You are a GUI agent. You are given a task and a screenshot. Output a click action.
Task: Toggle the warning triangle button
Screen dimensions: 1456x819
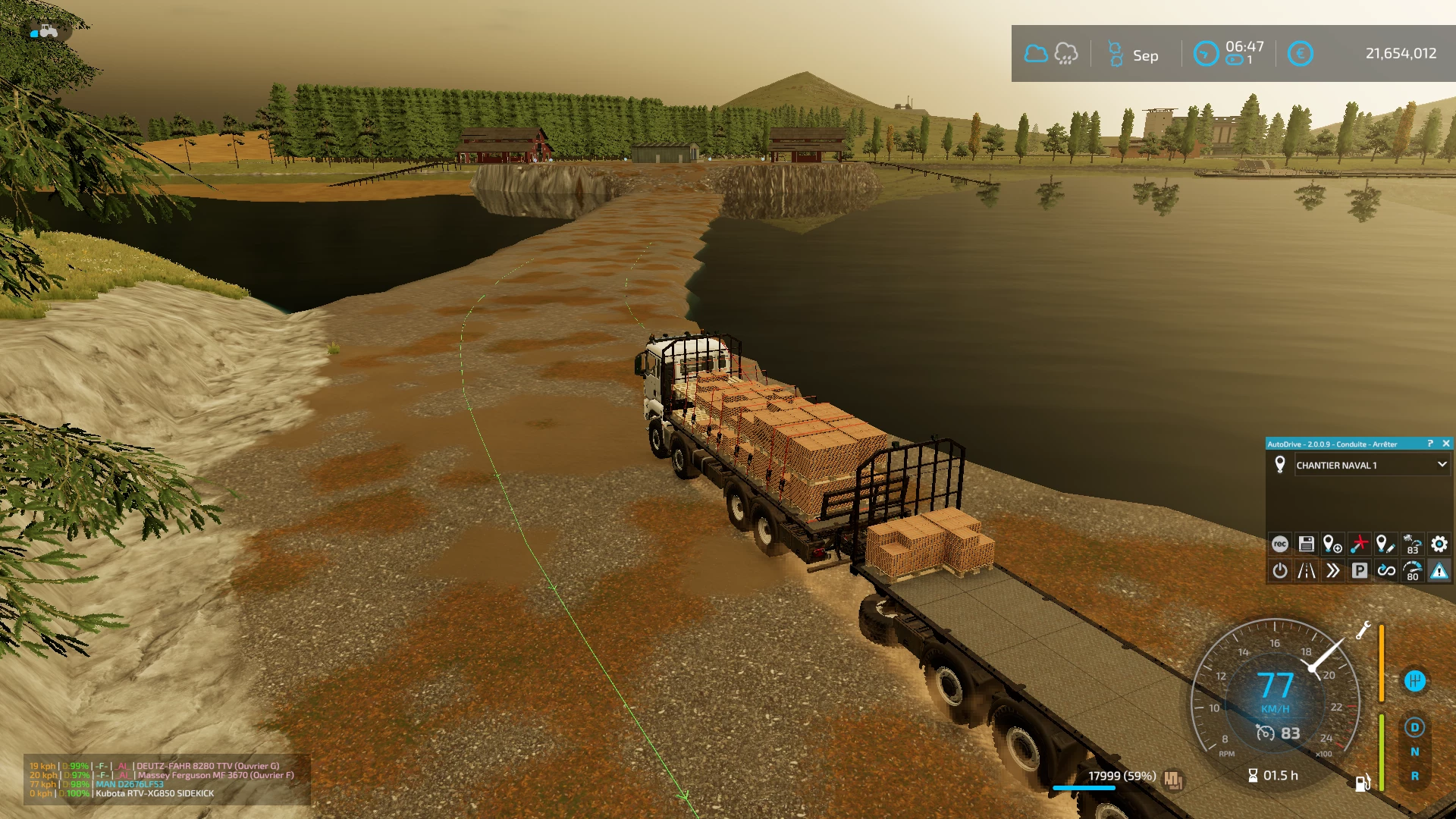point(1439,570)
